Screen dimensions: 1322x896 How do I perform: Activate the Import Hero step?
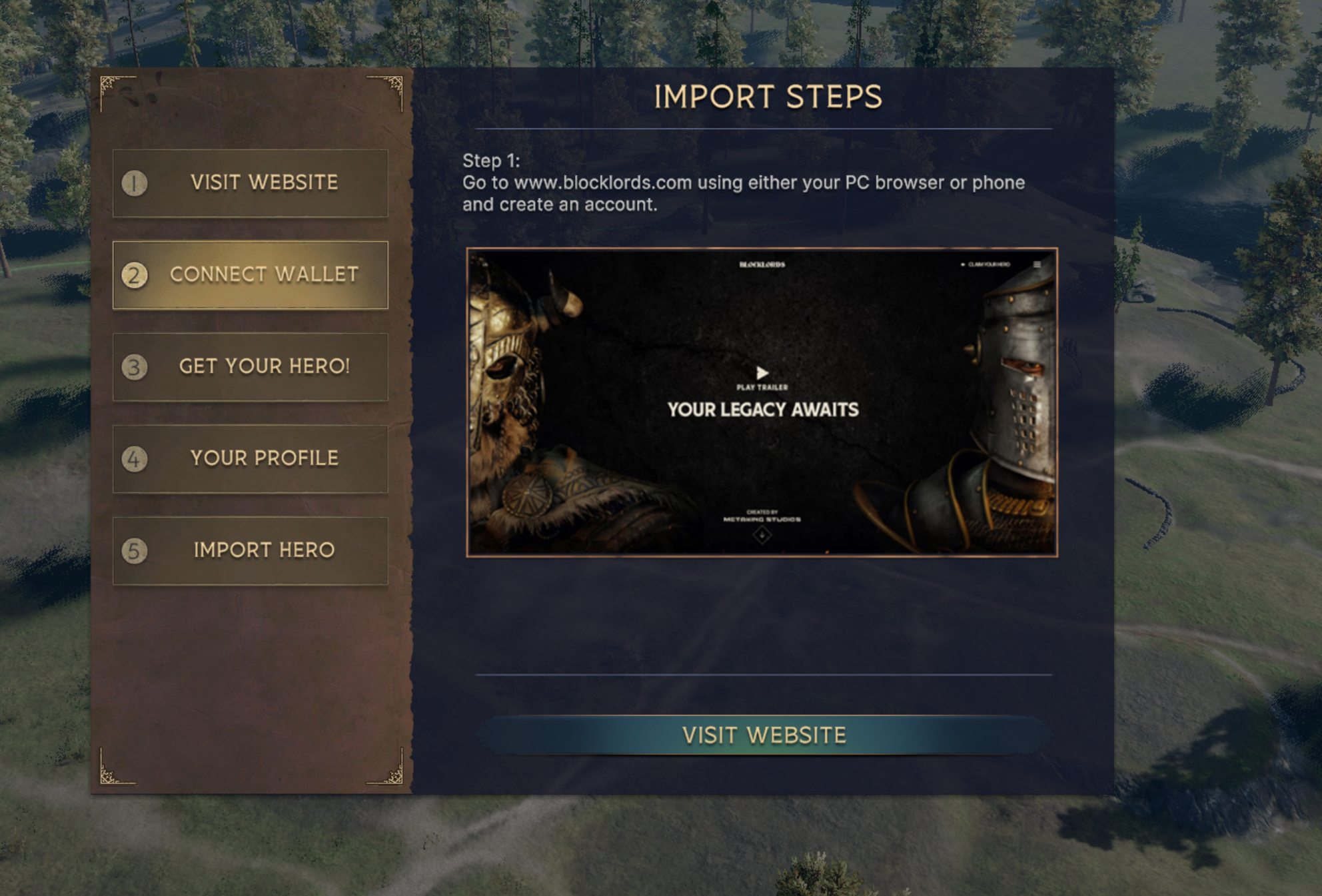250,550
